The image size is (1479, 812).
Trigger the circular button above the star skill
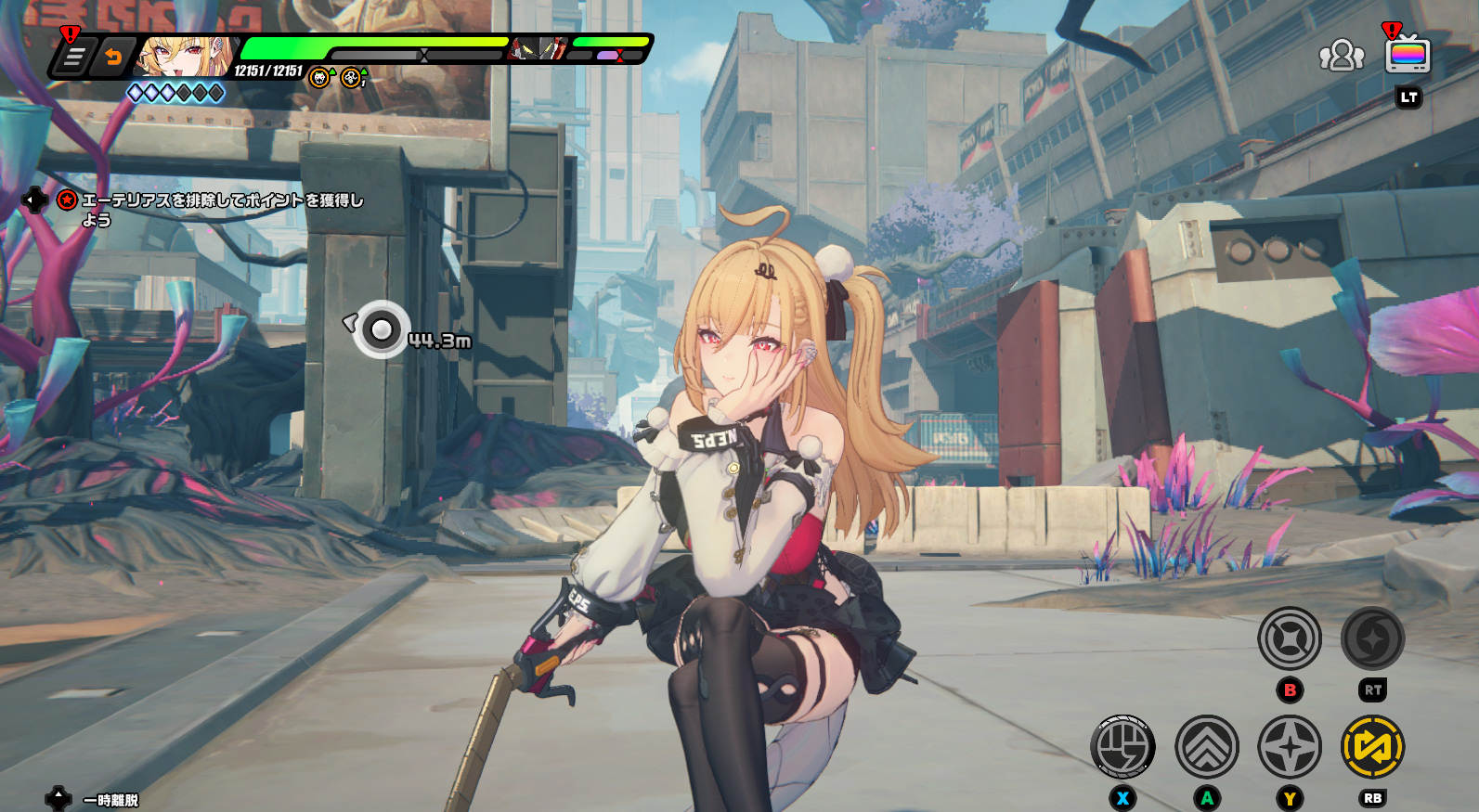[x=1290, y=638]
